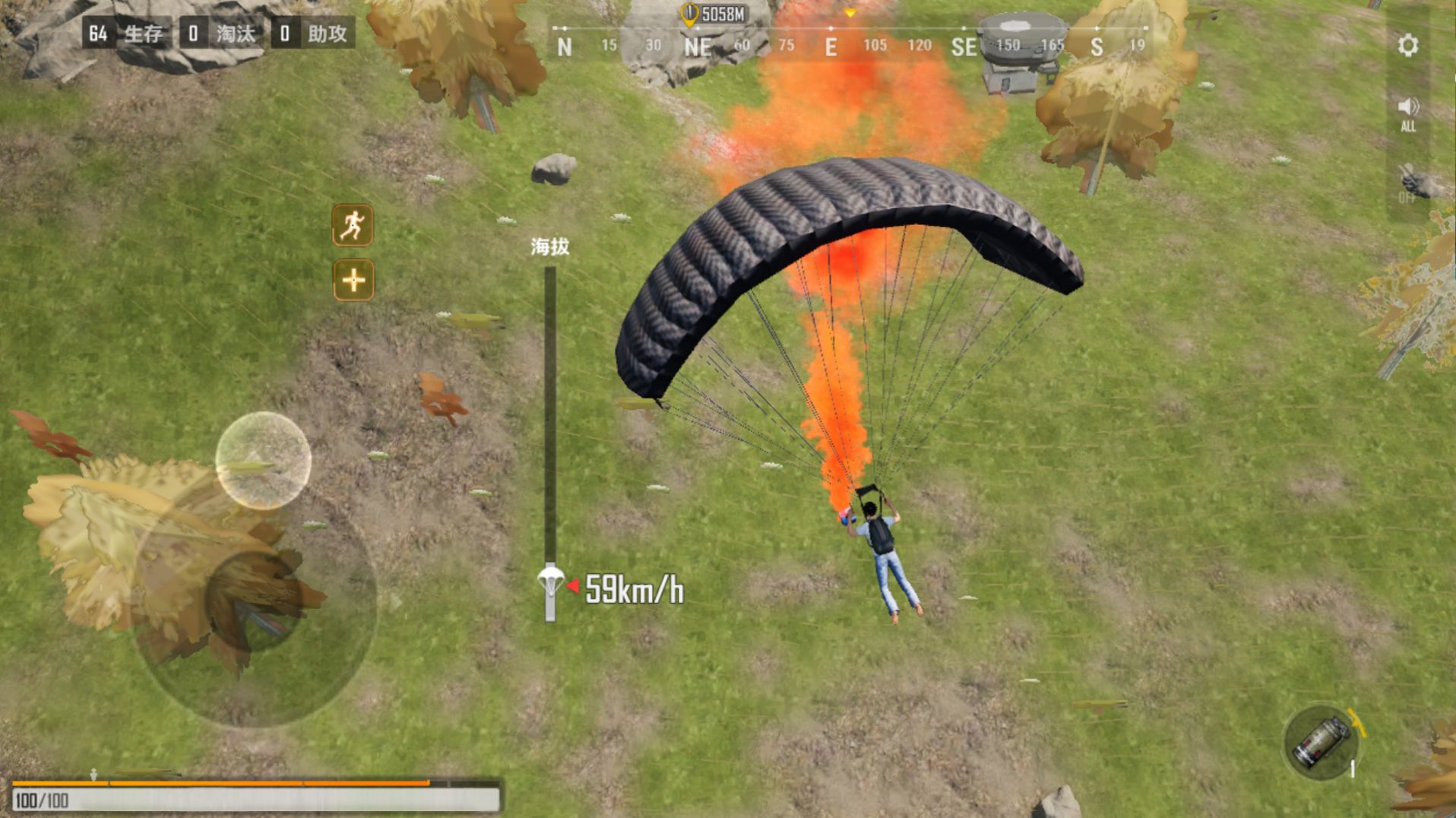Enable the muted microphone

1408,181
